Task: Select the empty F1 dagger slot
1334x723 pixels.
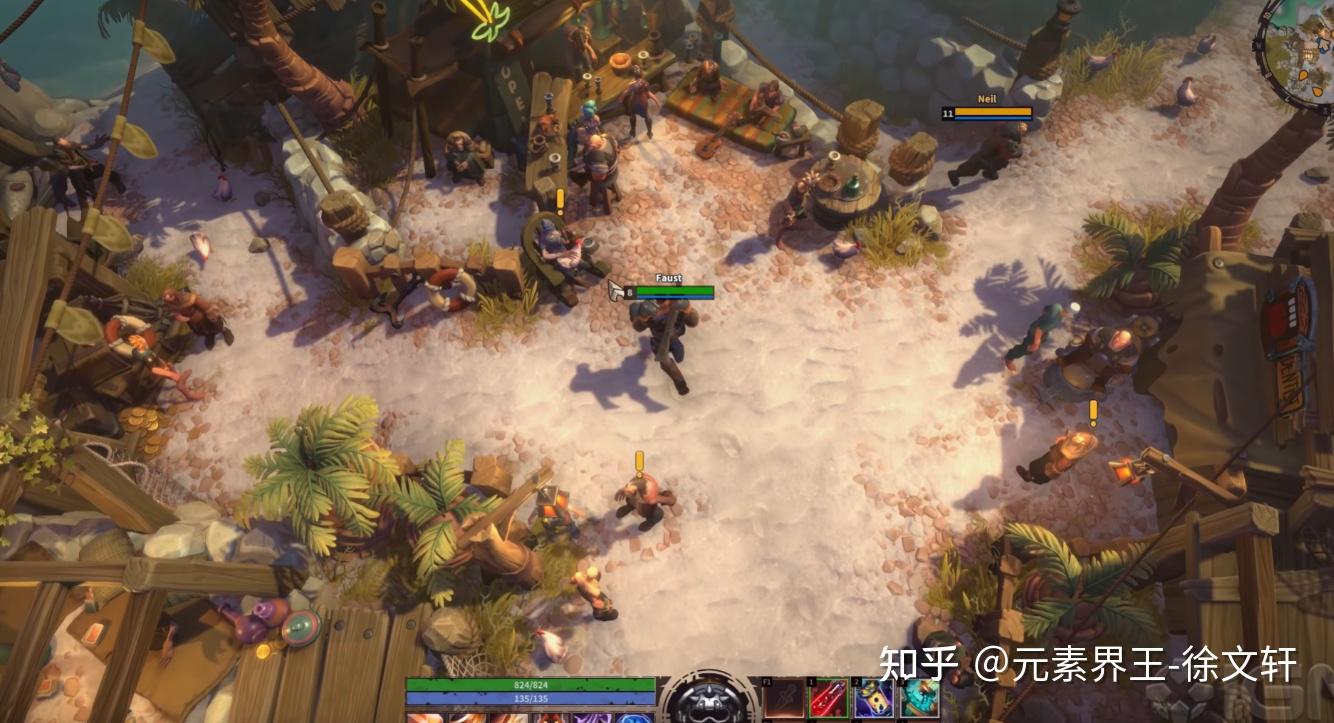Action: pos(782,697)
